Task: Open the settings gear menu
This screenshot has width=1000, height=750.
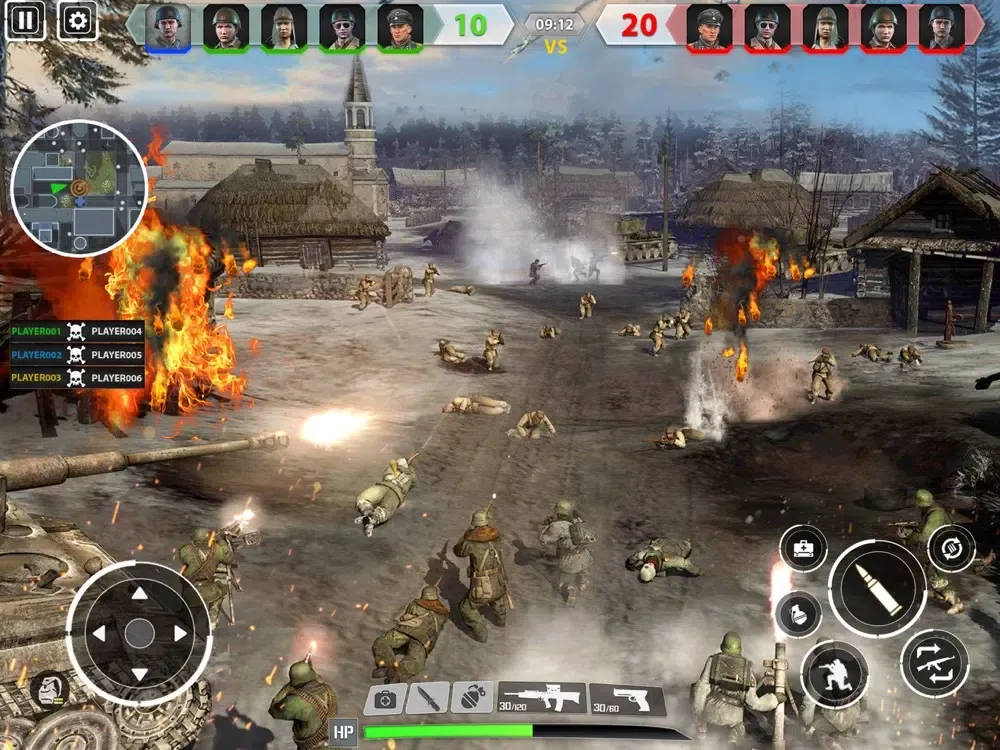Action: [76, 19]
